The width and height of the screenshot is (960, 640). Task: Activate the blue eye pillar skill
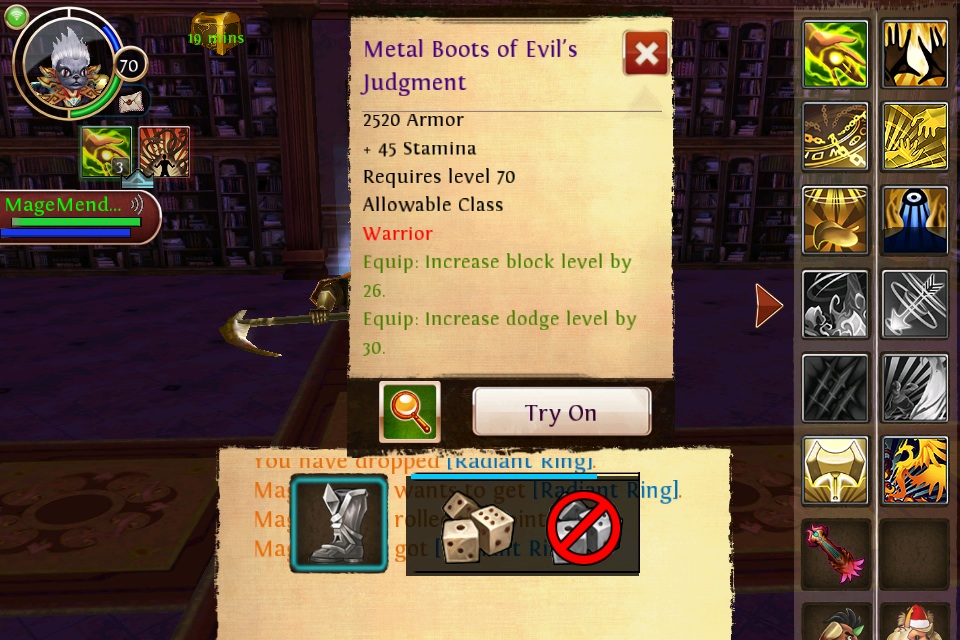(915, 220)
